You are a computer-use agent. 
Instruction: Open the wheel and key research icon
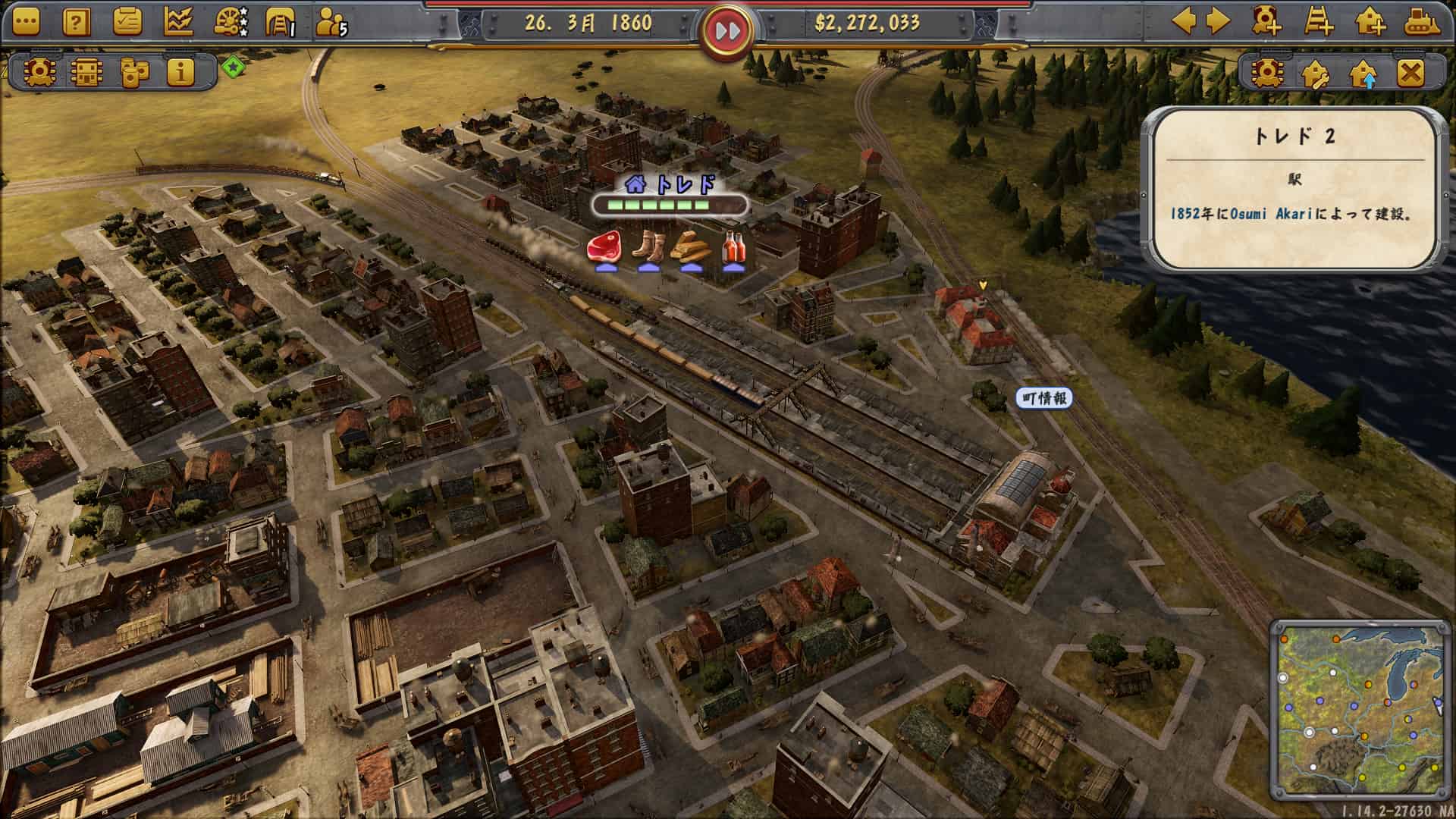230,23
